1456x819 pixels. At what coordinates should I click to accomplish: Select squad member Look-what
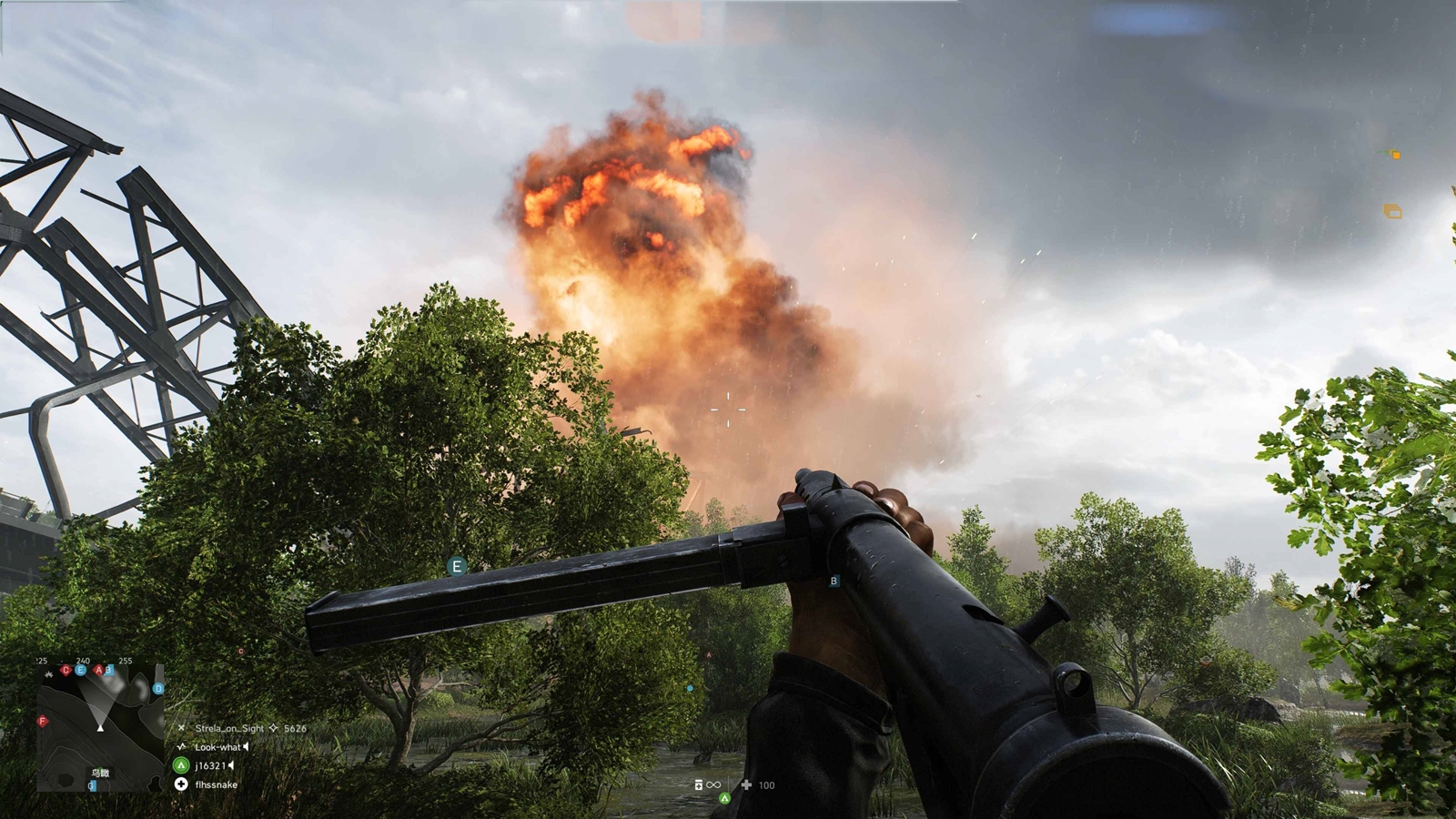tap(217, 747)
